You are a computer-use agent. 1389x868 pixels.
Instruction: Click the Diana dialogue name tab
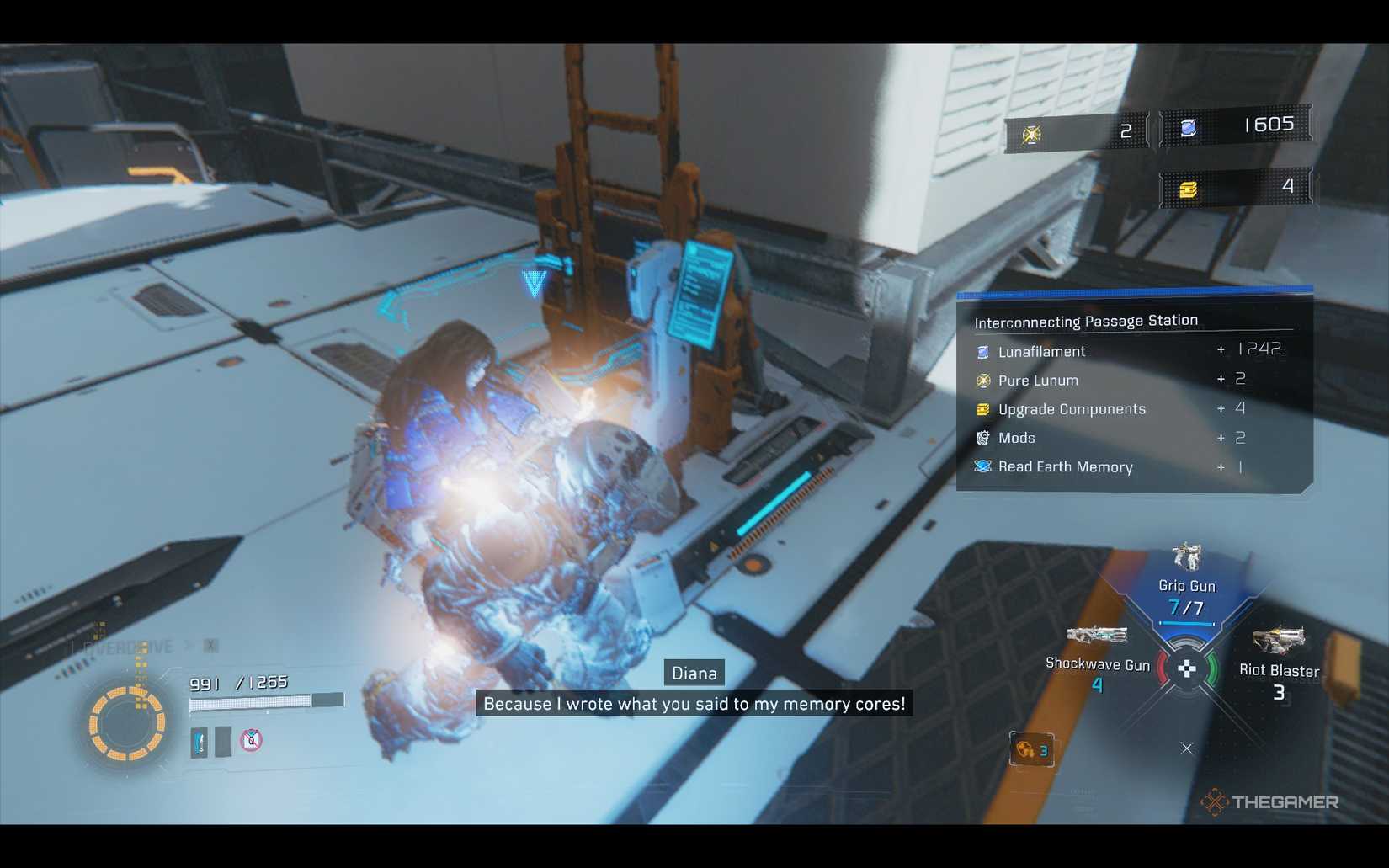[694, 673]
